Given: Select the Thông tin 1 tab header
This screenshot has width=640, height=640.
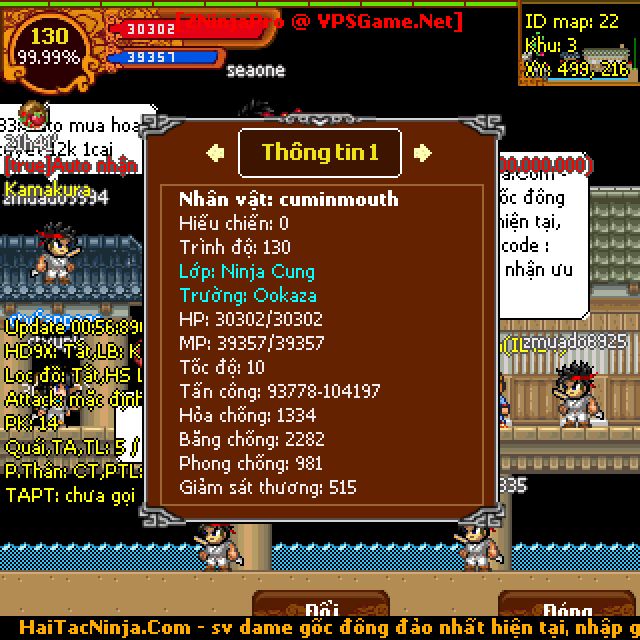Looking at the screenshot, I should pyautogui.click(x=320, y=153).
